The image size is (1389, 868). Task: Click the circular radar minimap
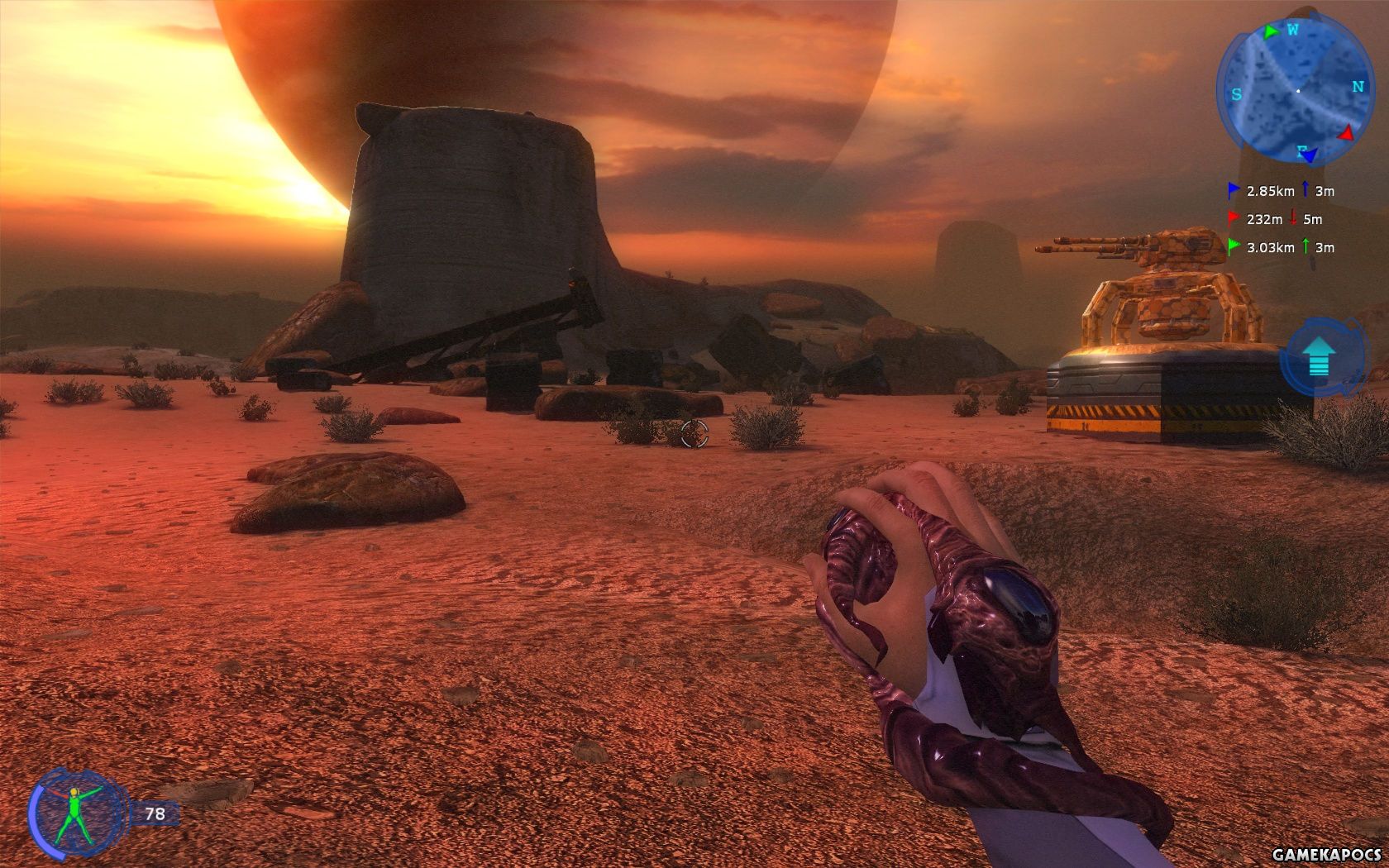(1294, 89)
